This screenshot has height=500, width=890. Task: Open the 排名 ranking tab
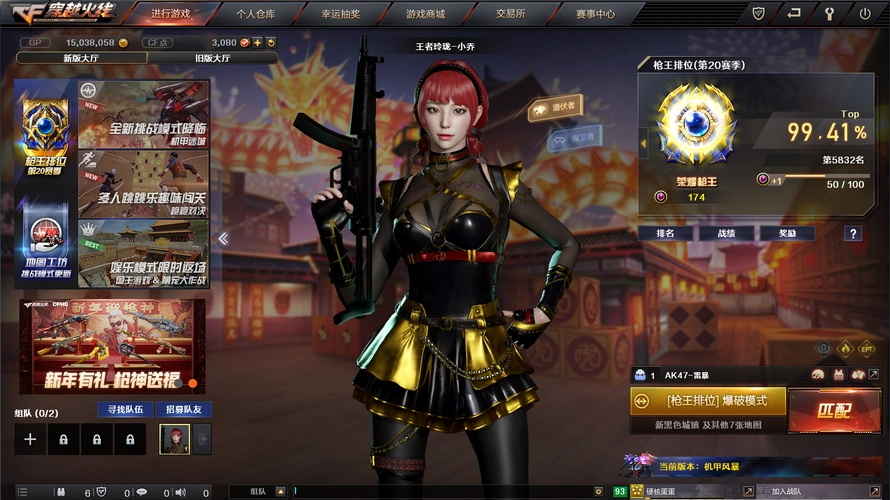click(666, 233)
